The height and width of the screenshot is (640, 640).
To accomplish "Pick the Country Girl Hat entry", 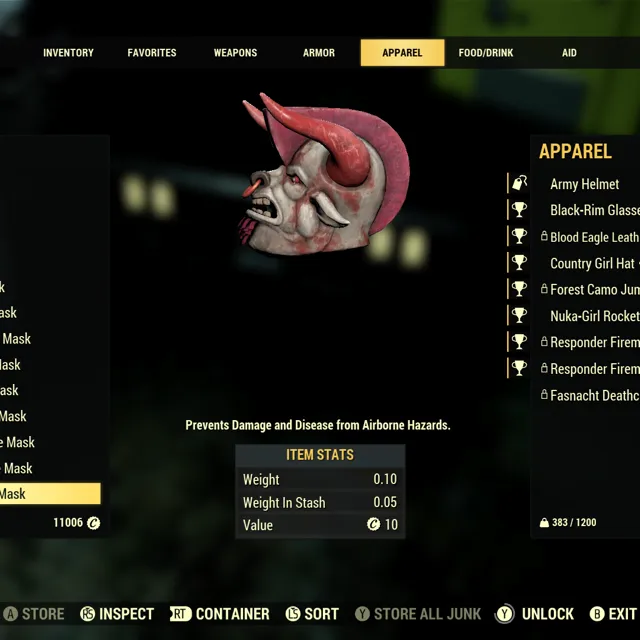I will 592,263.
